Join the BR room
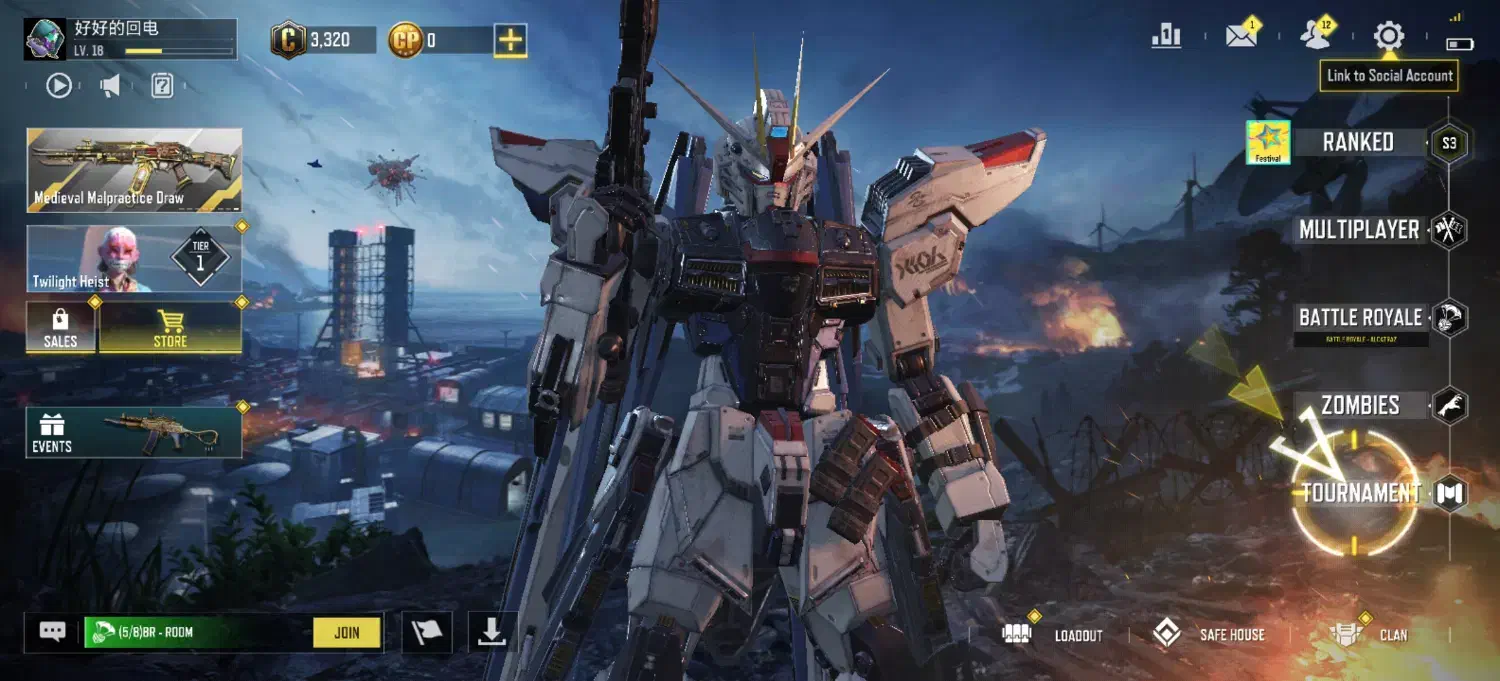Viewport: 1500px width, 681px height. [x=346, y=632]
